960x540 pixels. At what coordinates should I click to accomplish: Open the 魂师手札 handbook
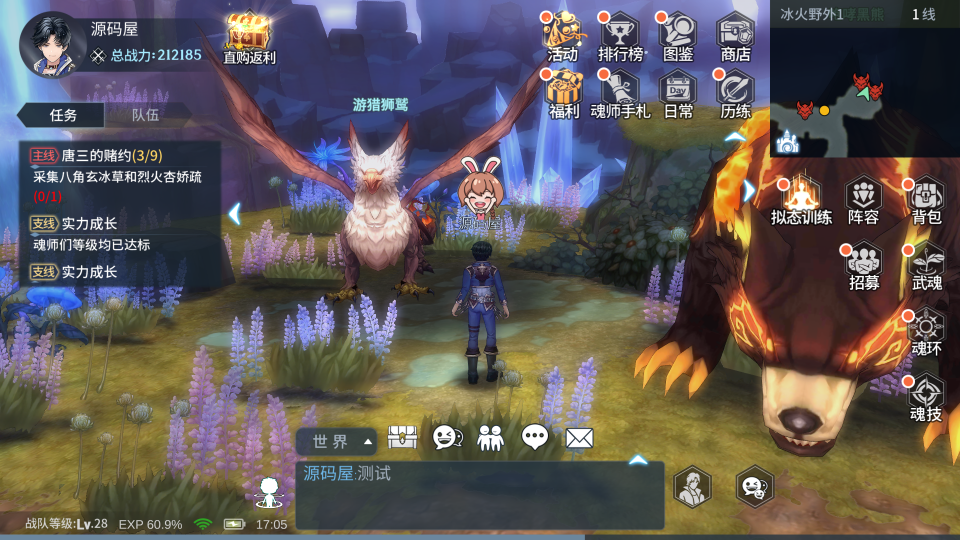tap(620, 93)
